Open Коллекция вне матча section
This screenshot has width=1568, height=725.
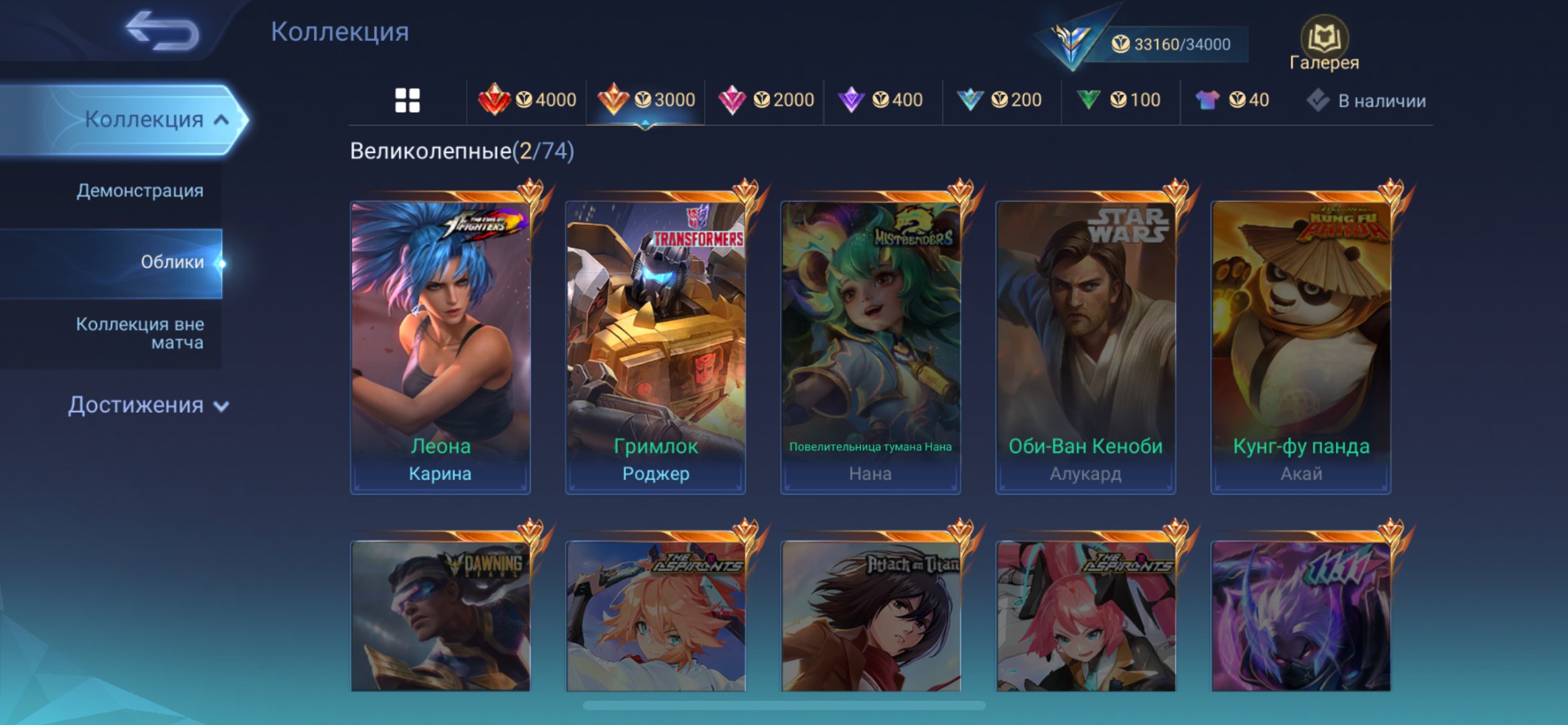point(140,333)
